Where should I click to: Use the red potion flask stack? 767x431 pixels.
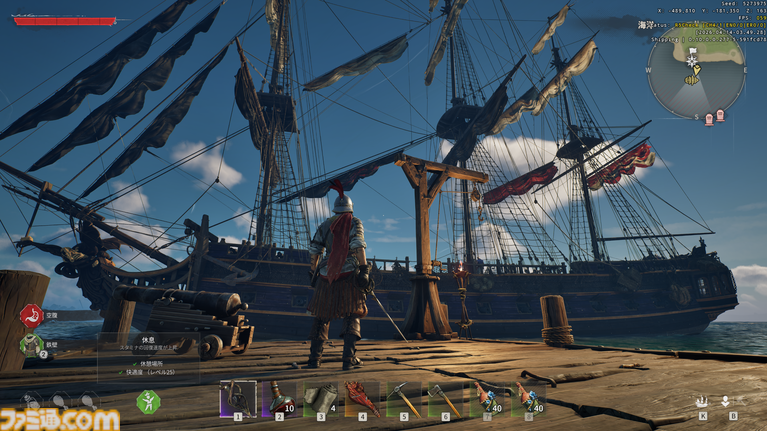click(x=279, y=398)
